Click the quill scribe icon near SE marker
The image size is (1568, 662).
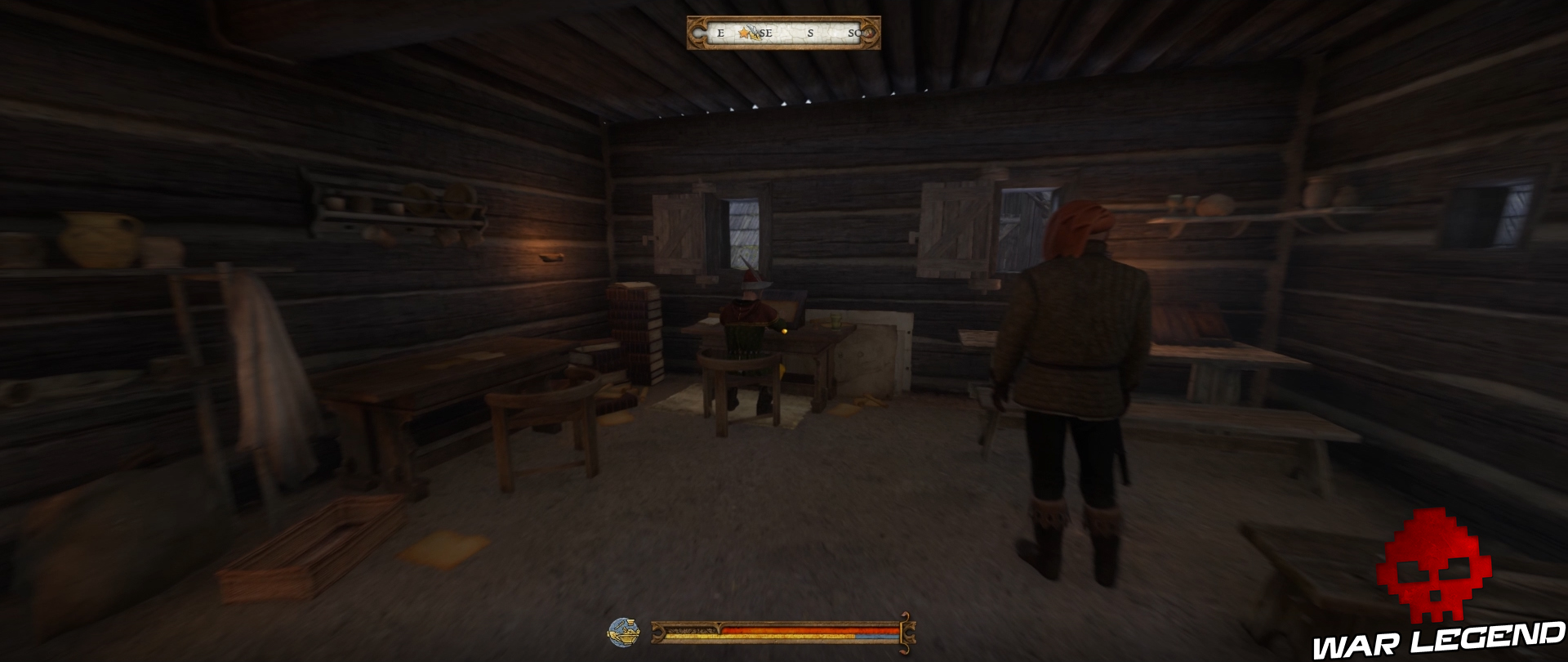(x=753, y=31)
